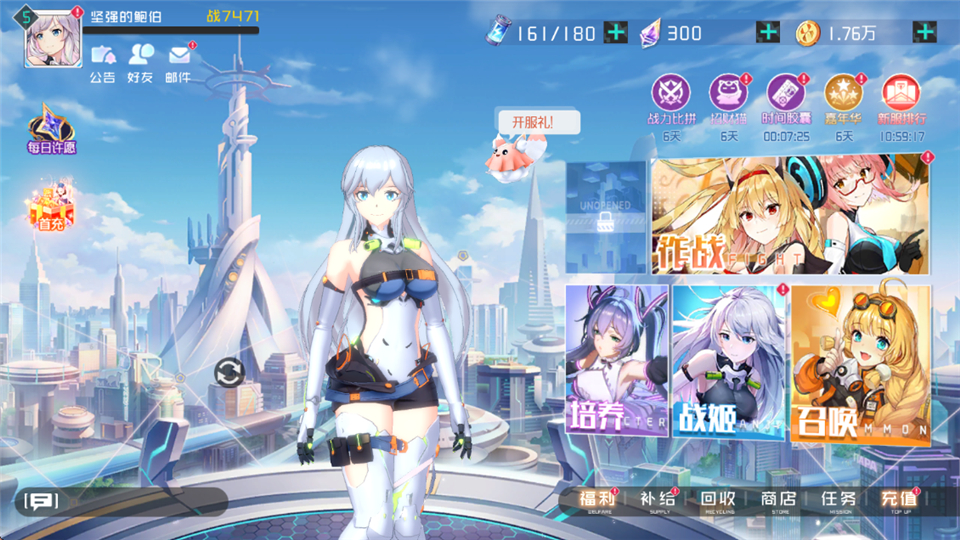960x540 pixels.
Task: Open the 培养 character training panel
Action: 616,361
